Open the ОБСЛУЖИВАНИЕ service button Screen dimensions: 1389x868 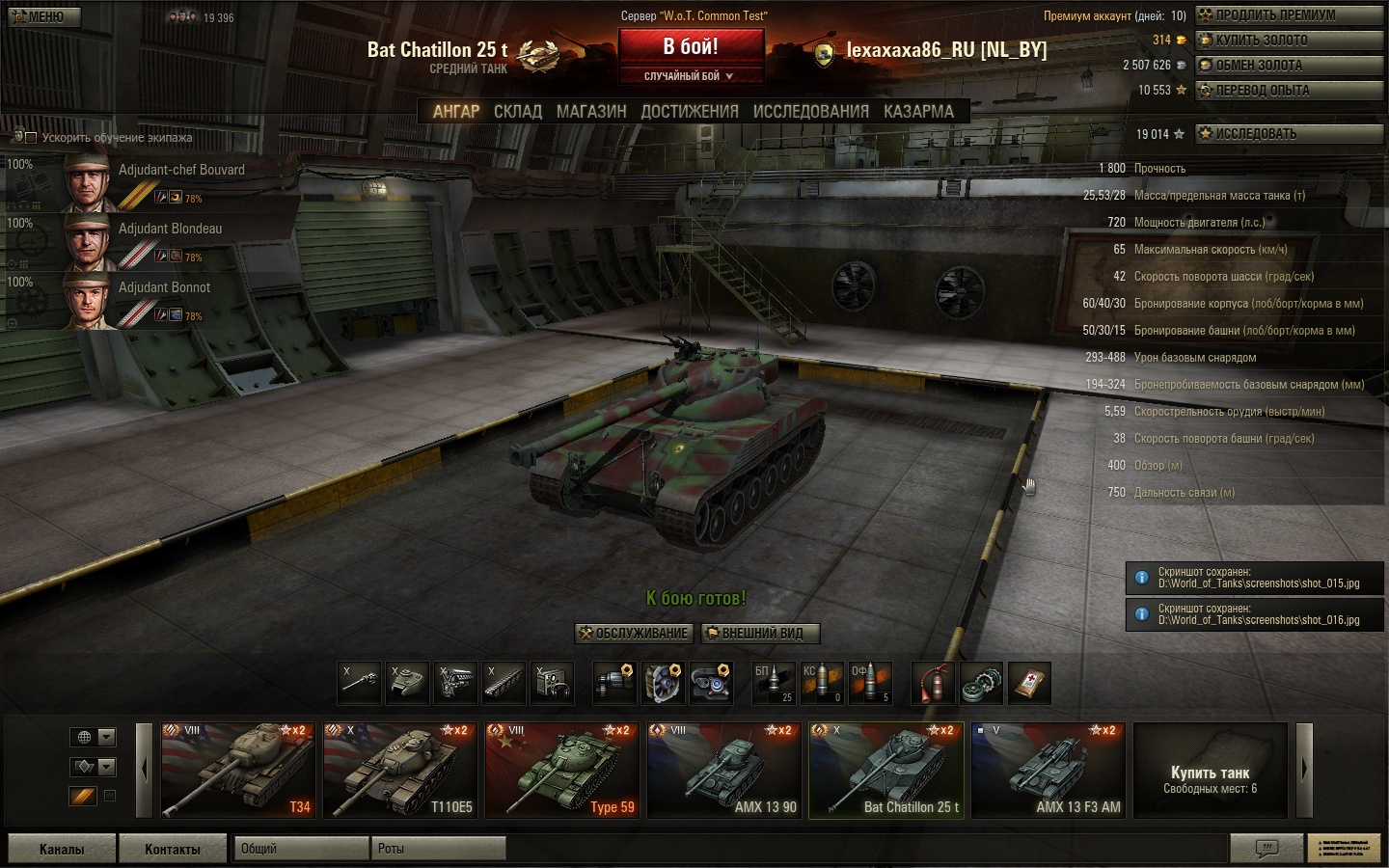(634, 634)
